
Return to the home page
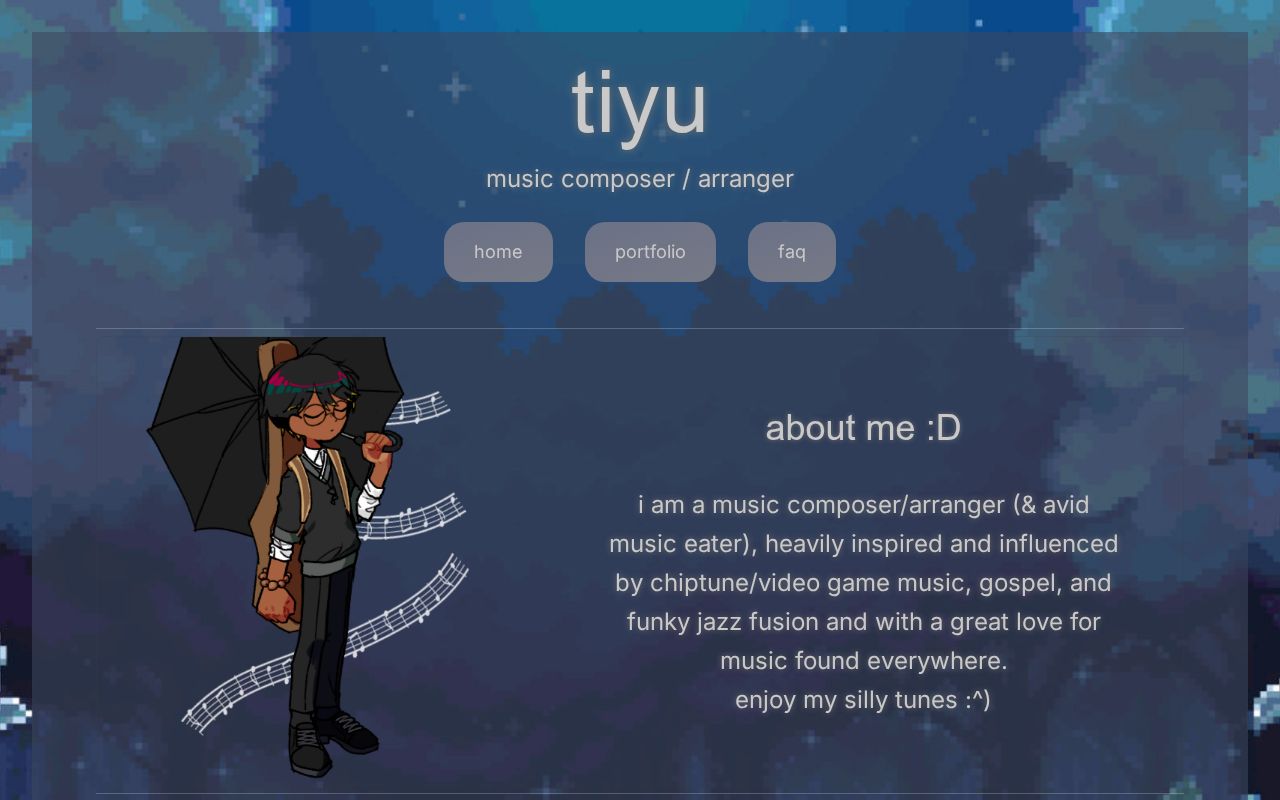point(498,252)
